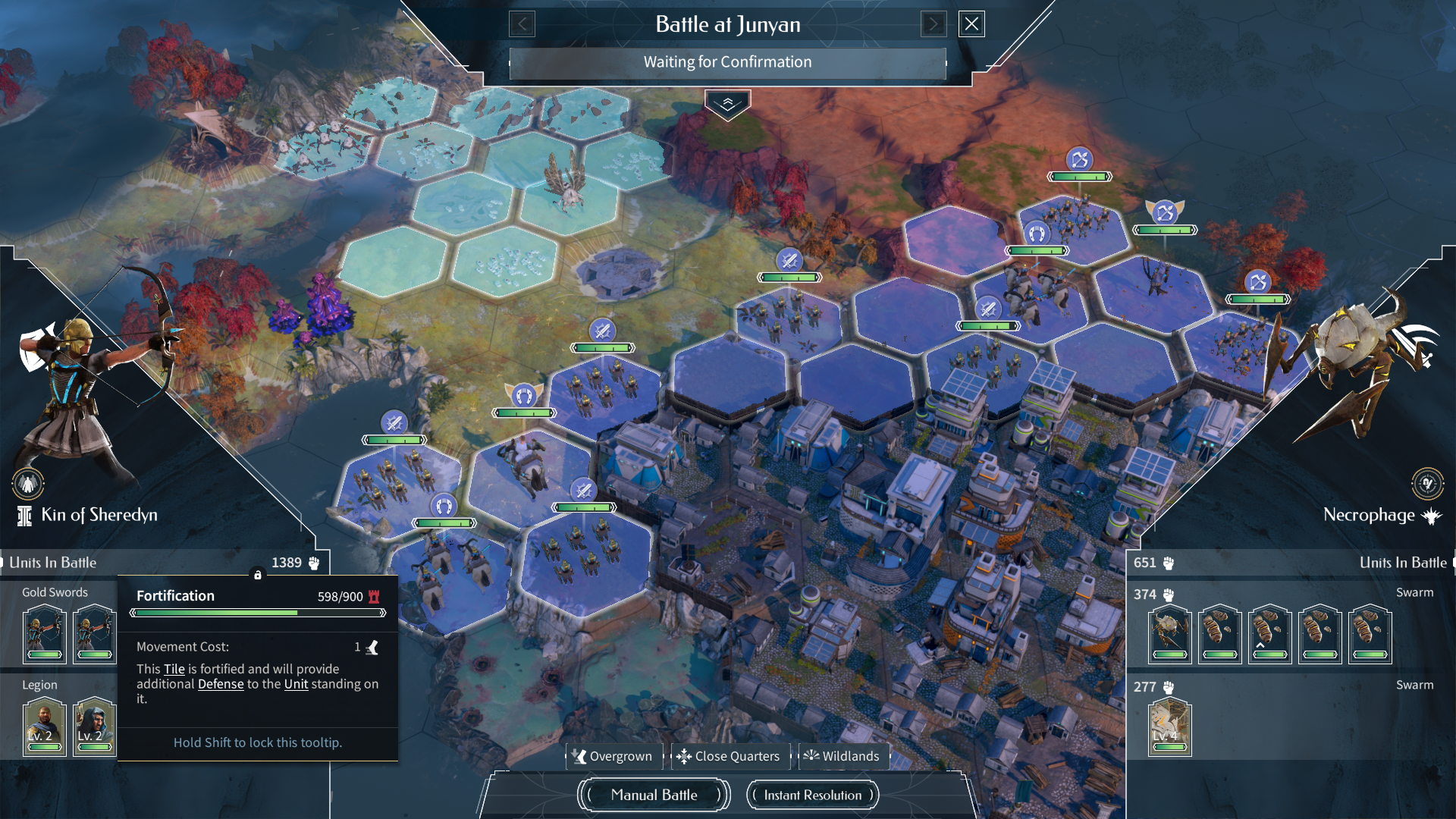Screen dimensions: 1456x819
Task: Select the Close Quarters tag
Action: click(x=728, y=756)
